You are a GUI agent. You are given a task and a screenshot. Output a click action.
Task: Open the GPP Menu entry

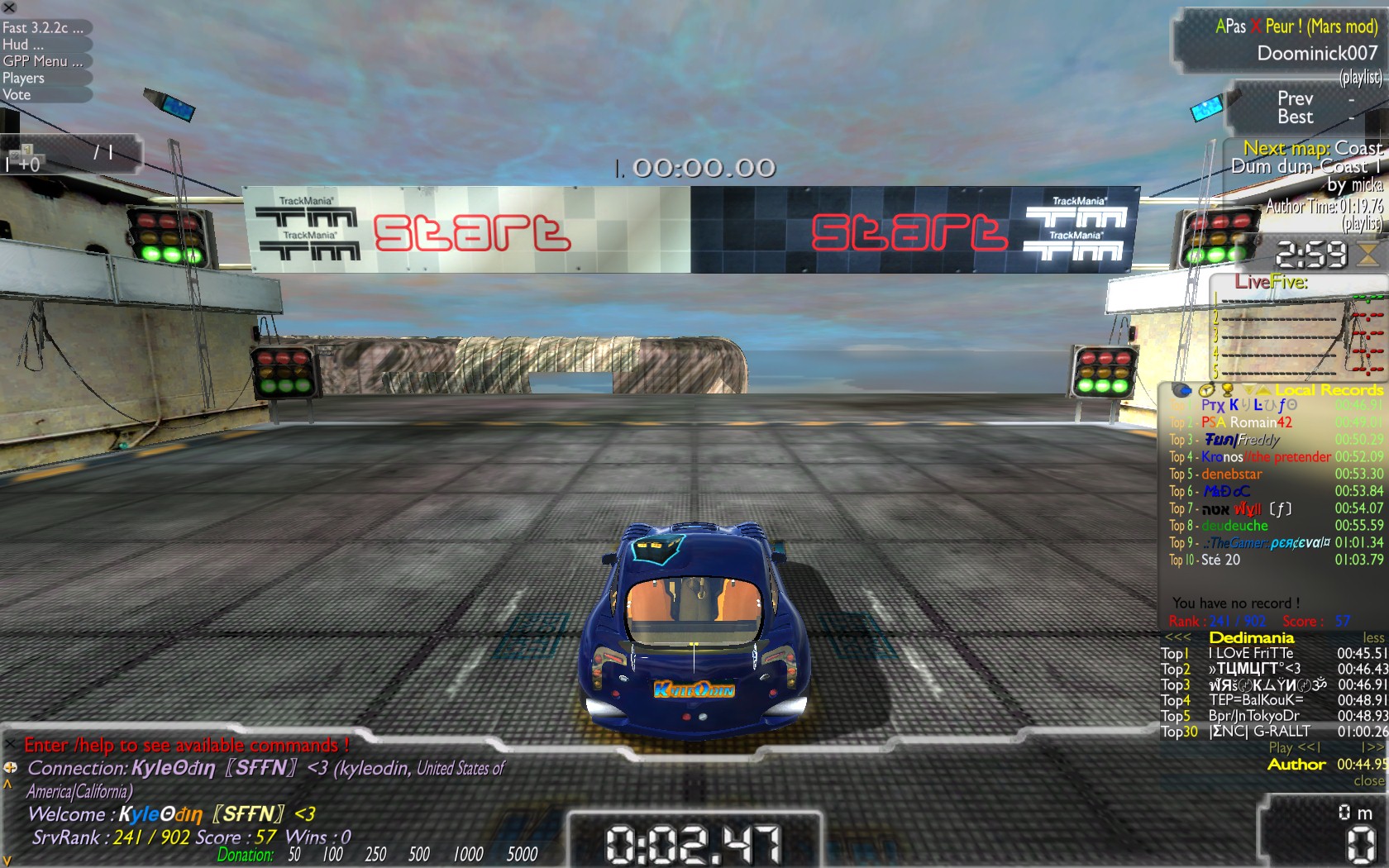42,61
